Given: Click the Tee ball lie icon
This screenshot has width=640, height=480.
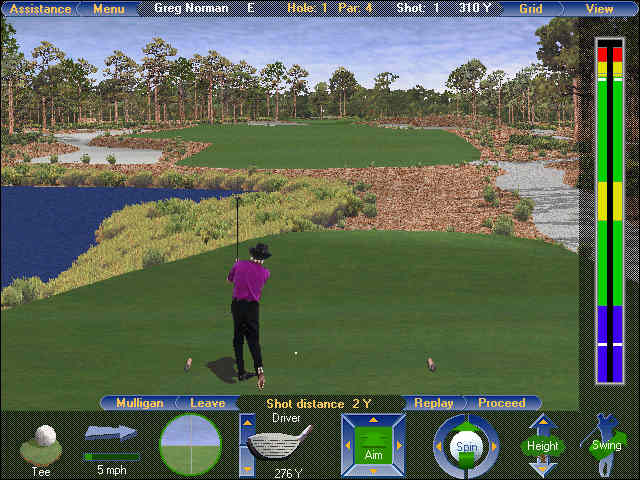Looking at the screenshot, I should click(42, 443).
